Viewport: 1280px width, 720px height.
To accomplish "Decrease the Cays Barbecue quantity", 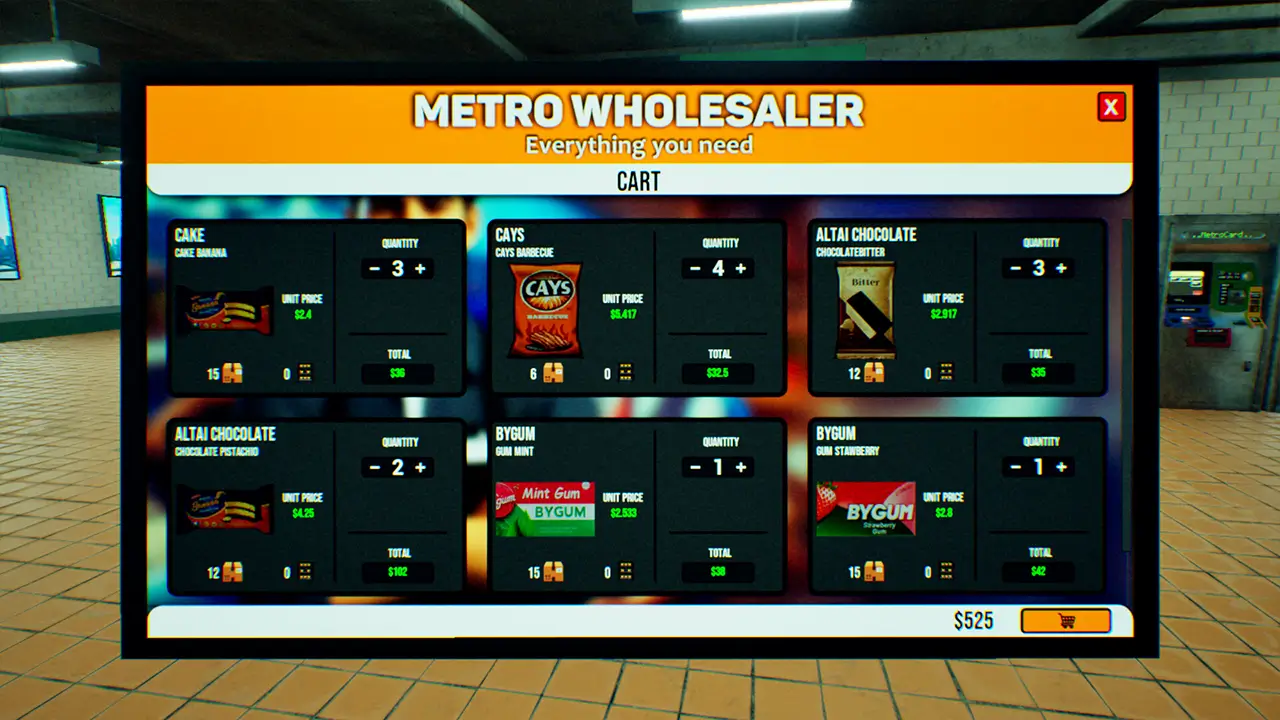I will point(695,268).
